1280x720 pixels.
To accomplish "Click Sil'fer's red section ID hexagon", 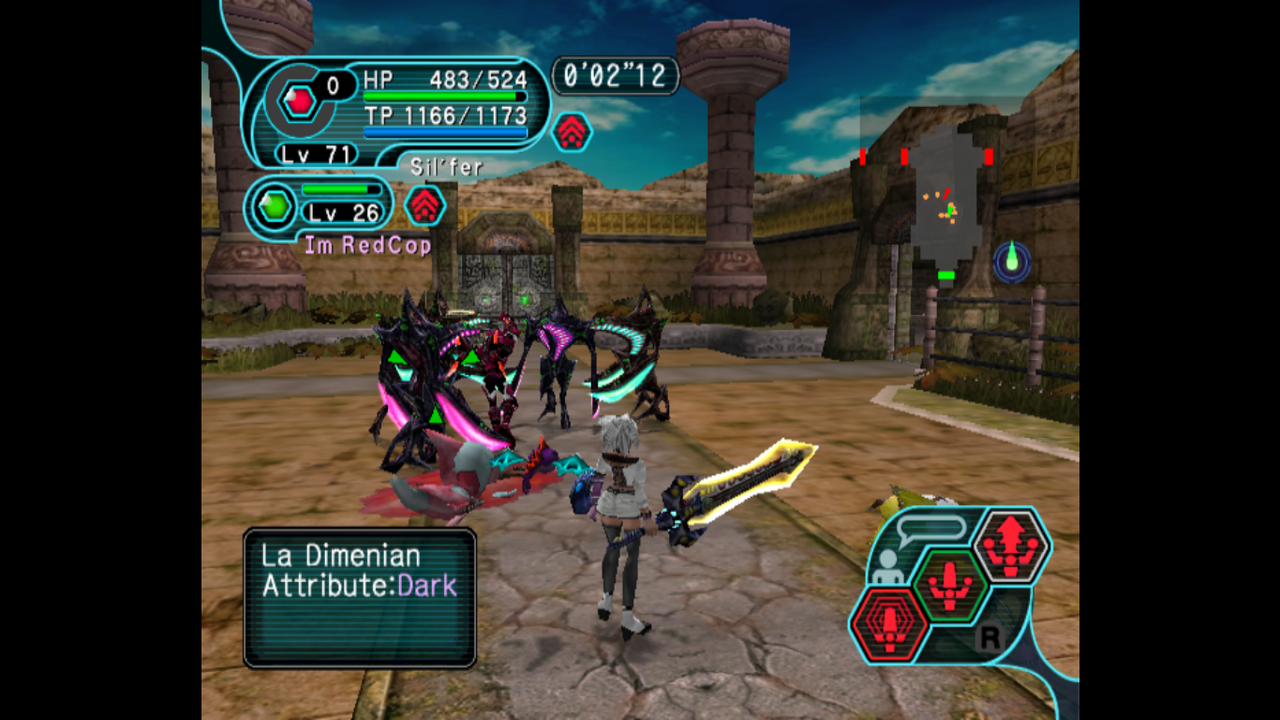I will (298, 101).
